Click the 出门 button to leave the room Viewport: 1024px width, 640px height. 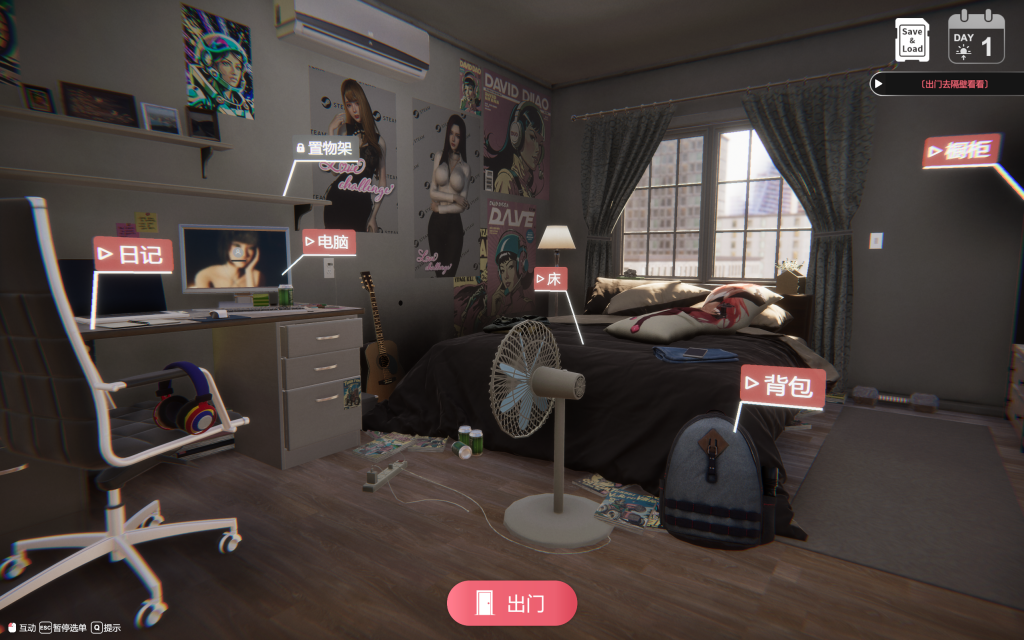pyautogui.click(x=512, y=603)
